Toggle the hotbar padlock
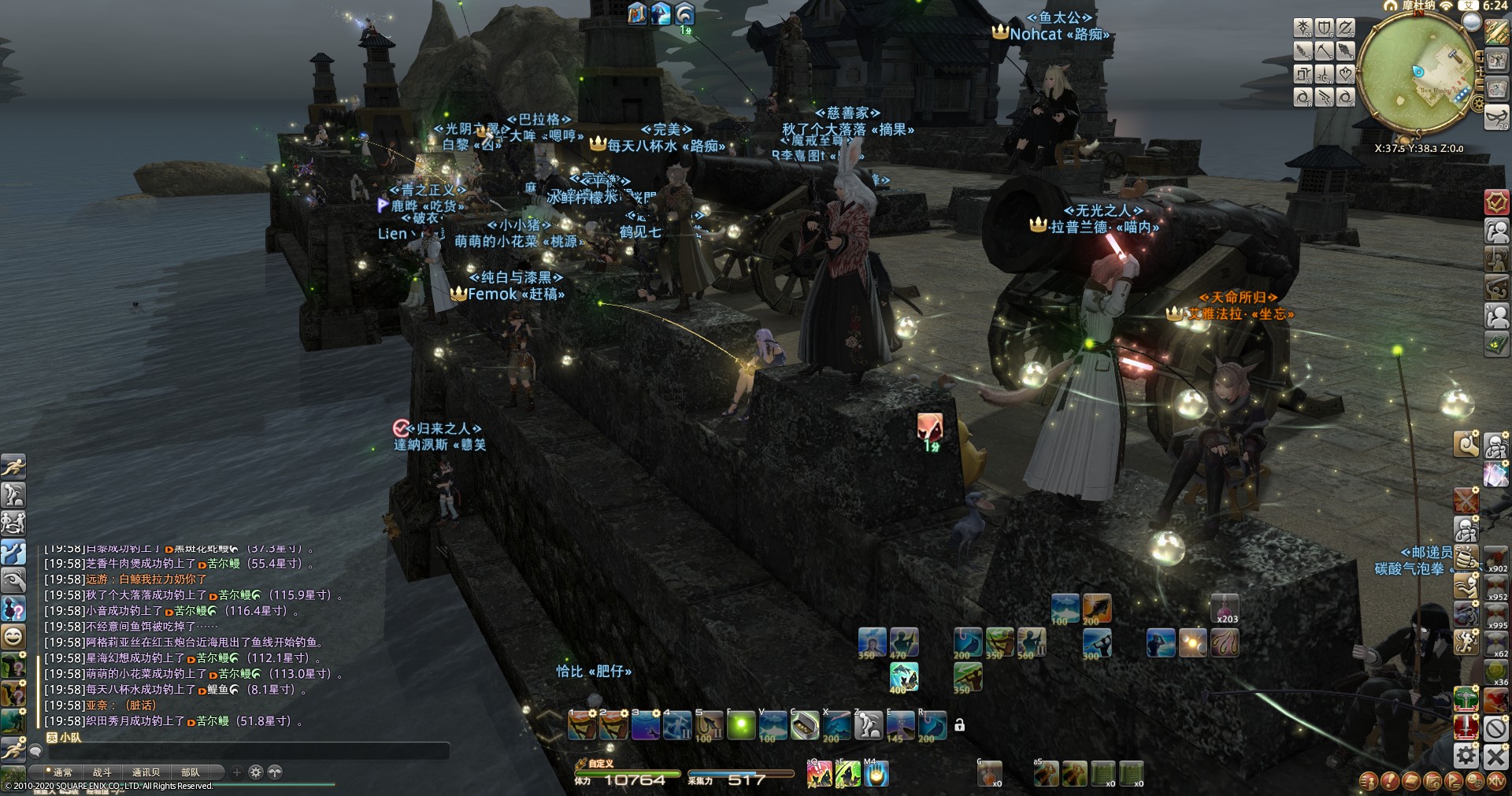This screenshot has height=796, width=1512. click(959, 725)
